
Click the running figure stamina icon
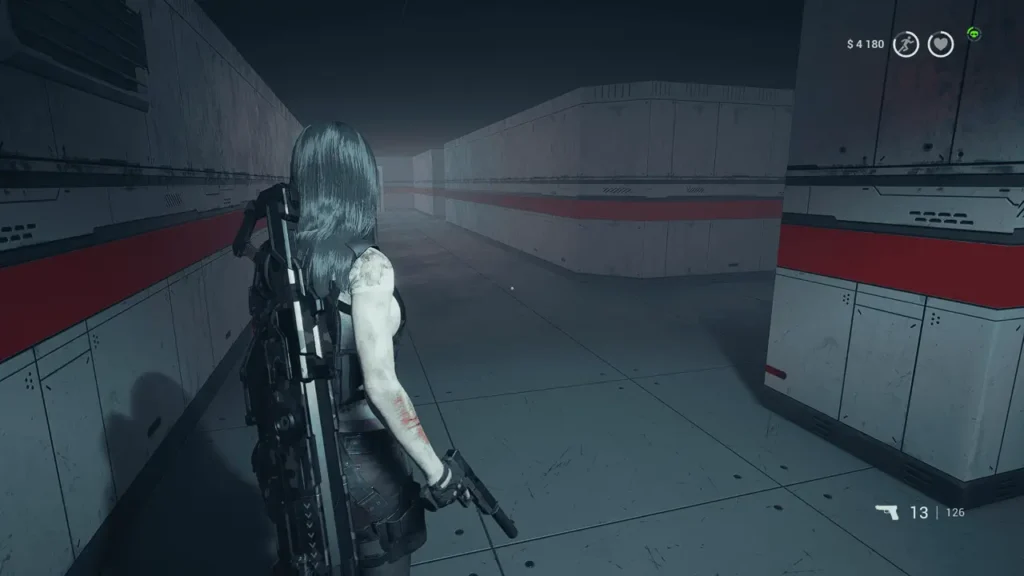pyautogui.click(x=906, y=44)
